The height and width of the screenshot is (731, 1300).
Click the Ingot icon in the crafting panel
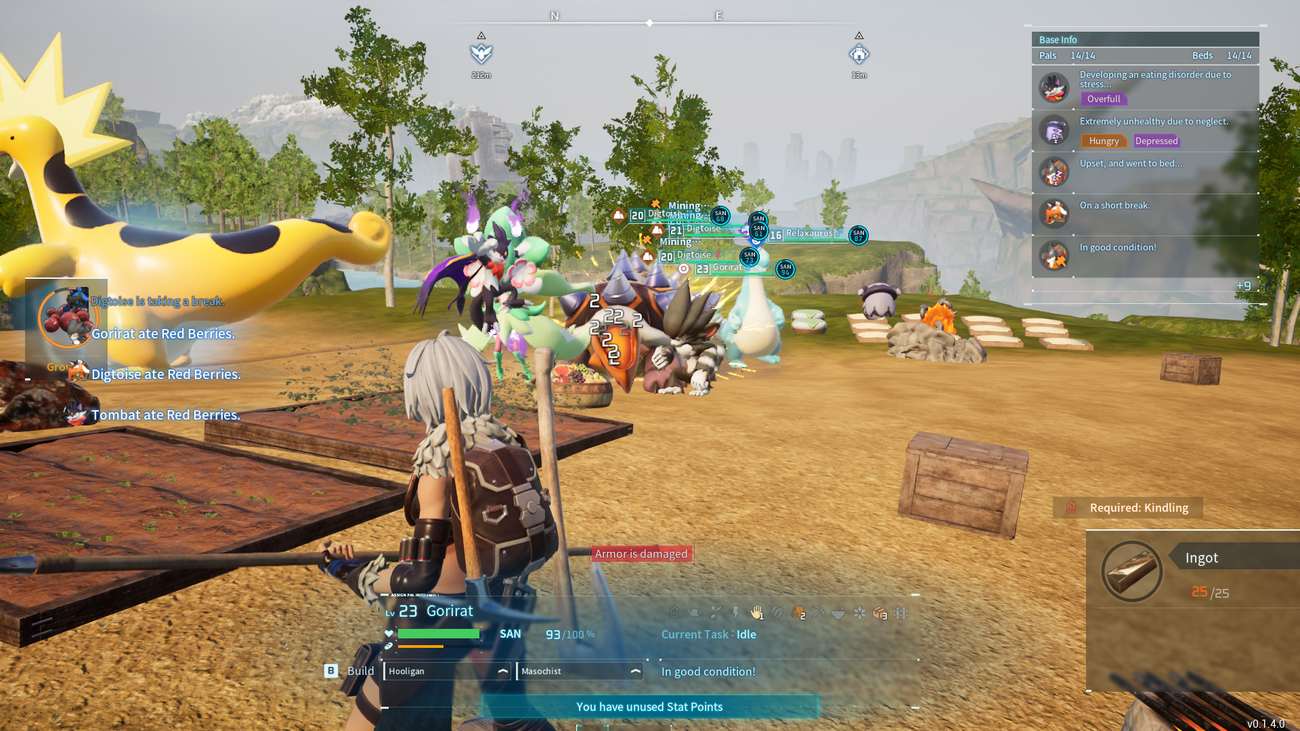[1131, 571]
